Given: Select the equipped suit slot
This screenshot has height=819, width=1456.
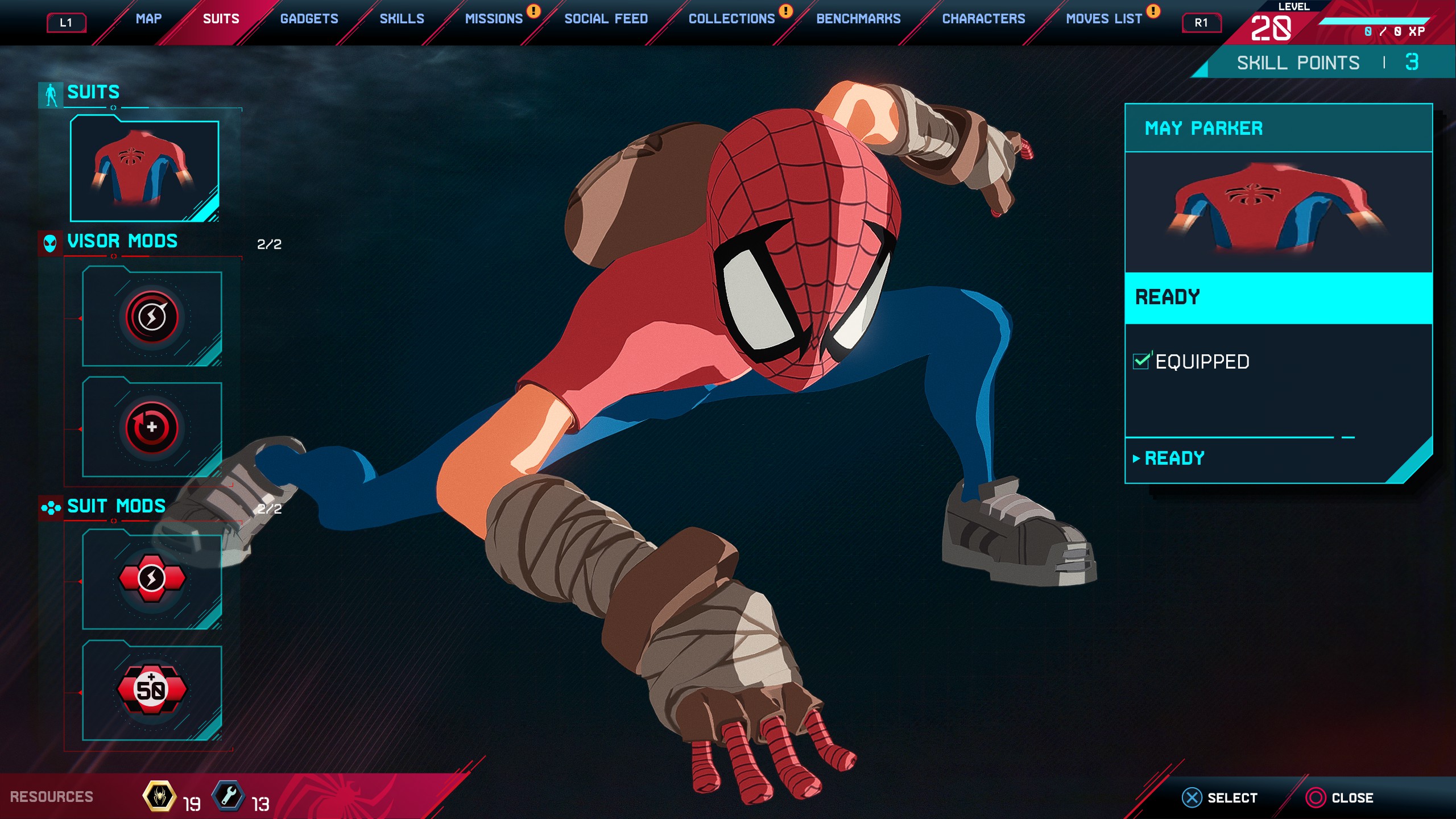Looking at the screenshot, I should pos(144,169).
